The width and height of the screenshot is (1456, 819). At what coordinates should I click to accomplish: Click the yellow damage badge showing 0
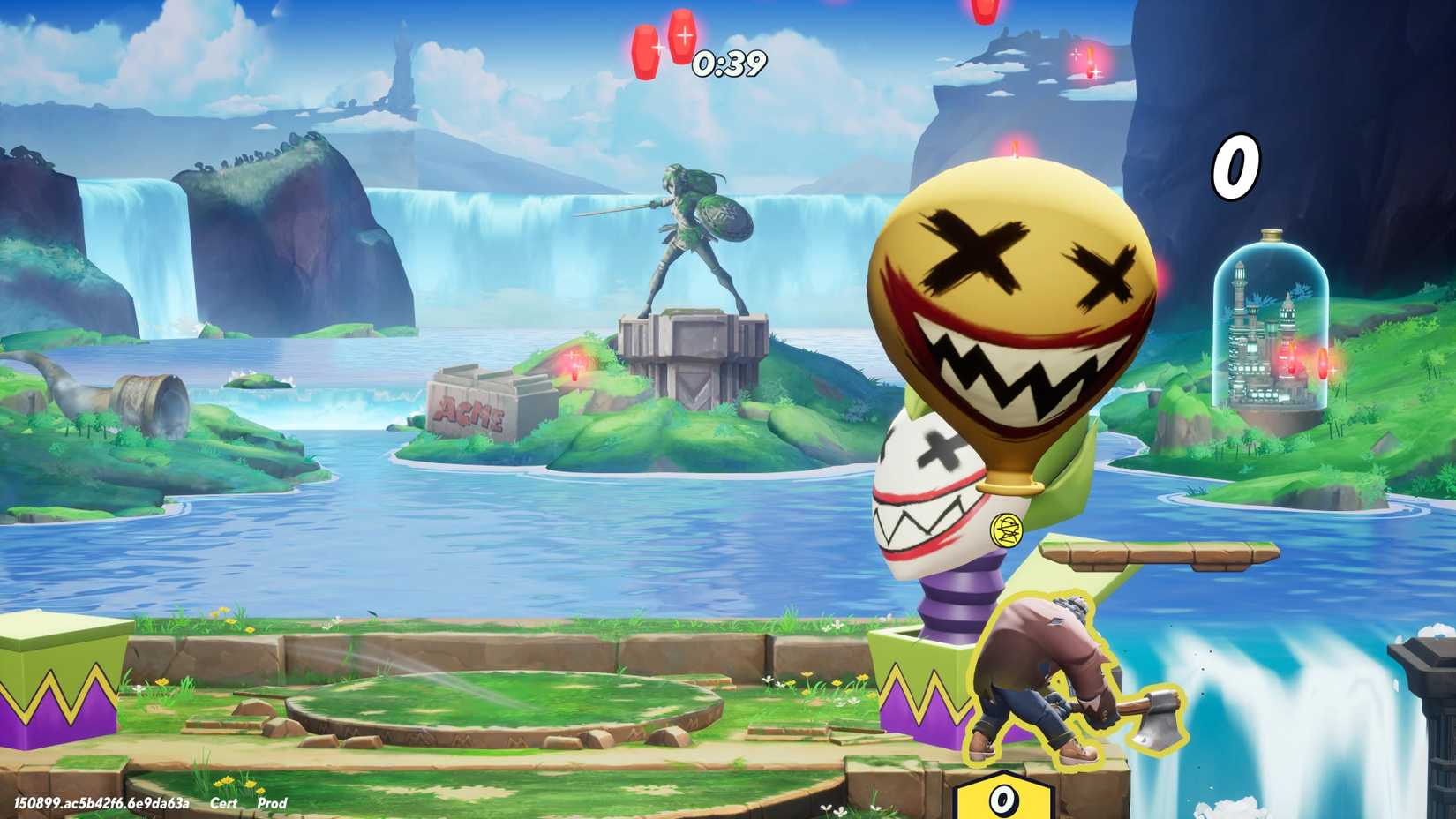click(x=1002, y=800)
